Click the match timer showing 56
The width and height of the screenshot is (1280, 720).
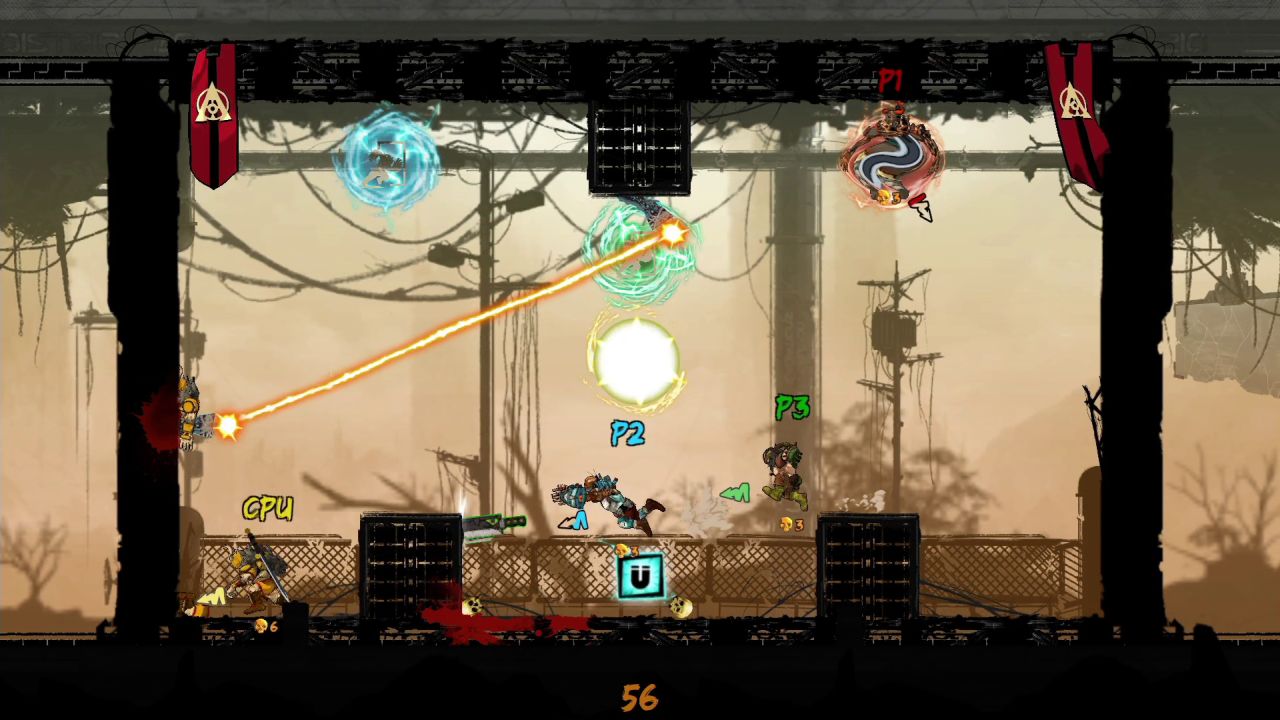click(x=639, y=695)
